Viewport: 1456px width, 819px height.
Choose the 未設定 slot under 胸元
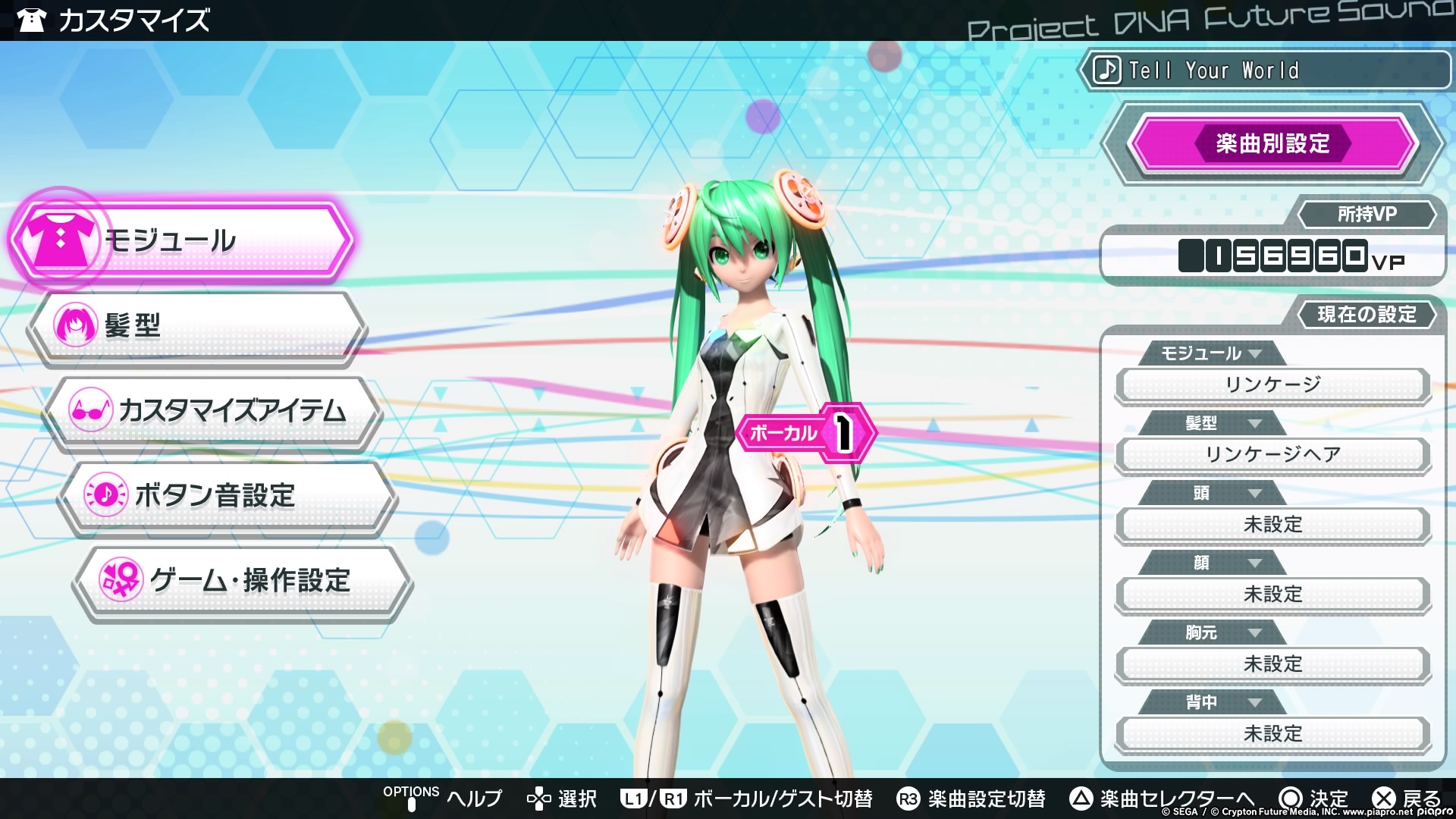coord(1272,664)
